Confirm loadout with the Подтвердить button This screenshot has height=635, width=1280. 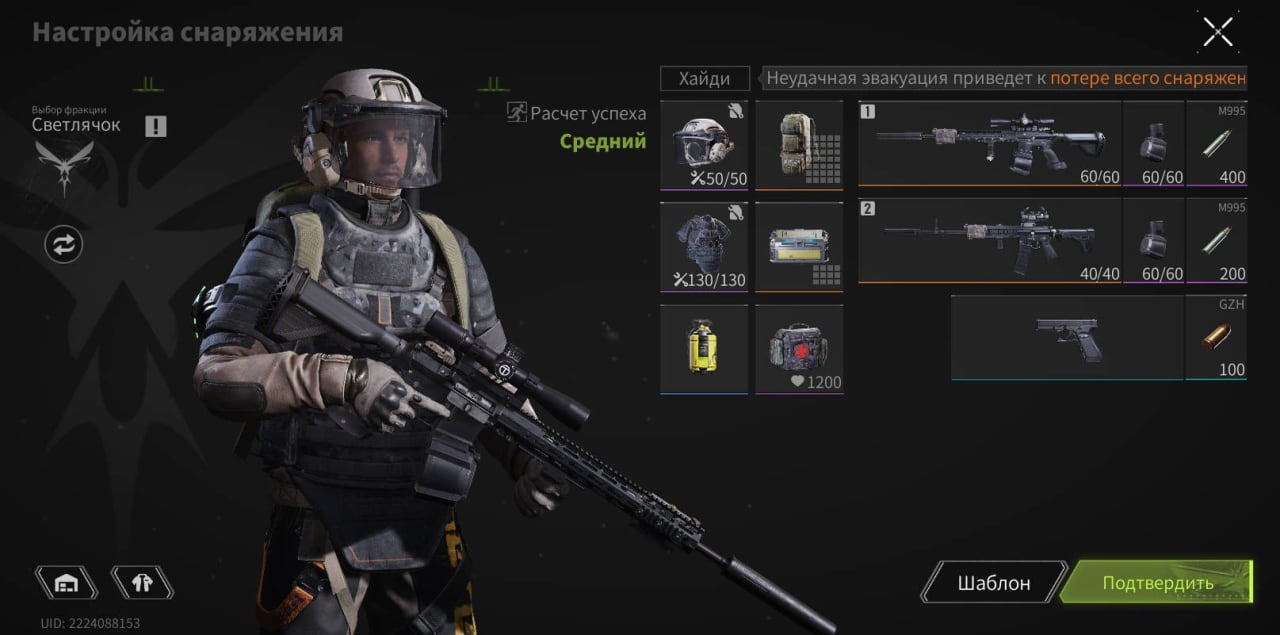pyautogui.click(x=1157, y=582)
